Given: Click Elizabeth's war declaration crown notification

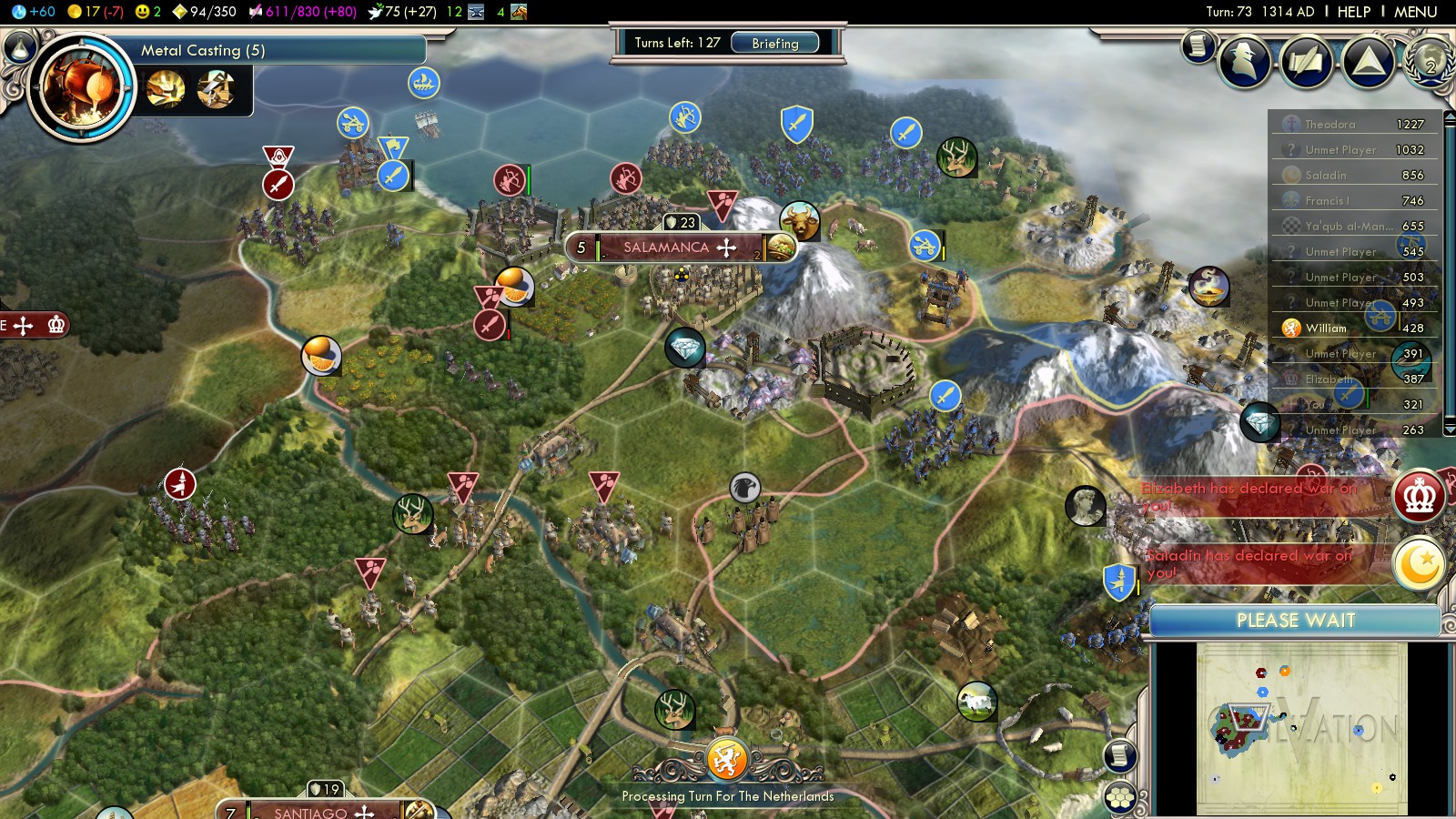Looking at the screenshot, I should 1420,496.
